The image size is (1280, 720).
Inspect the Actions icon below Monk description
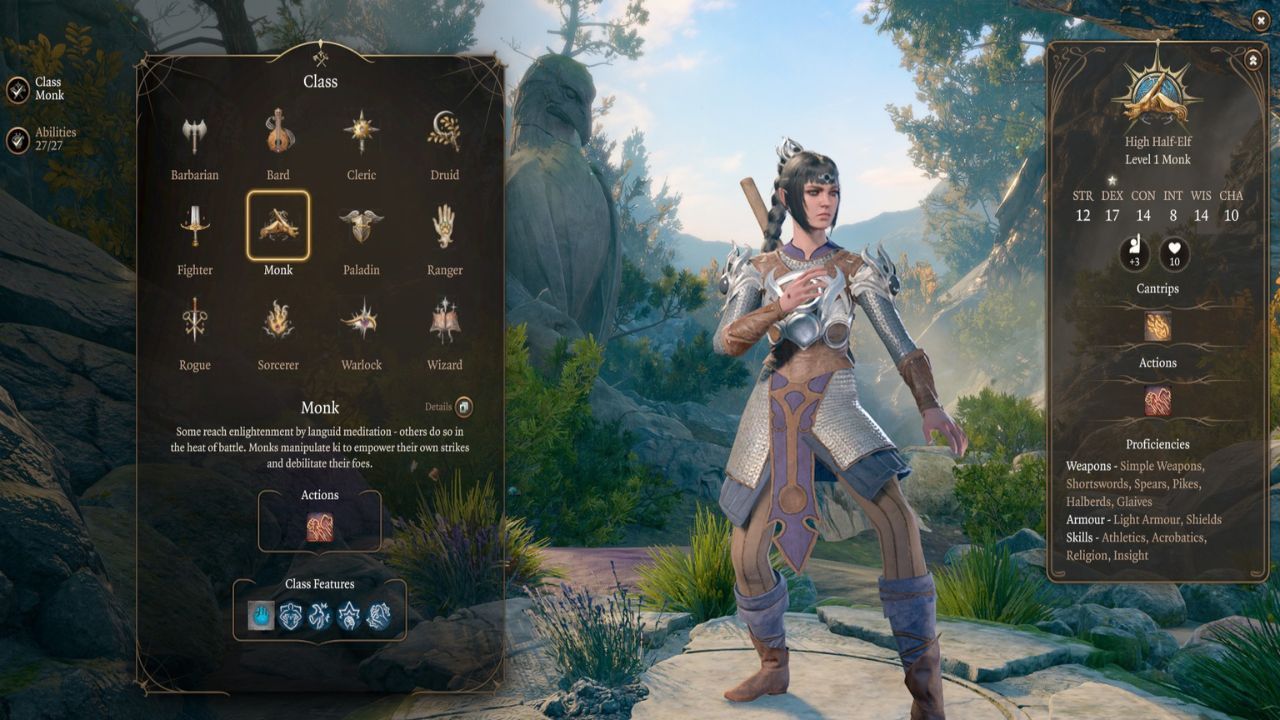(320, 527)
